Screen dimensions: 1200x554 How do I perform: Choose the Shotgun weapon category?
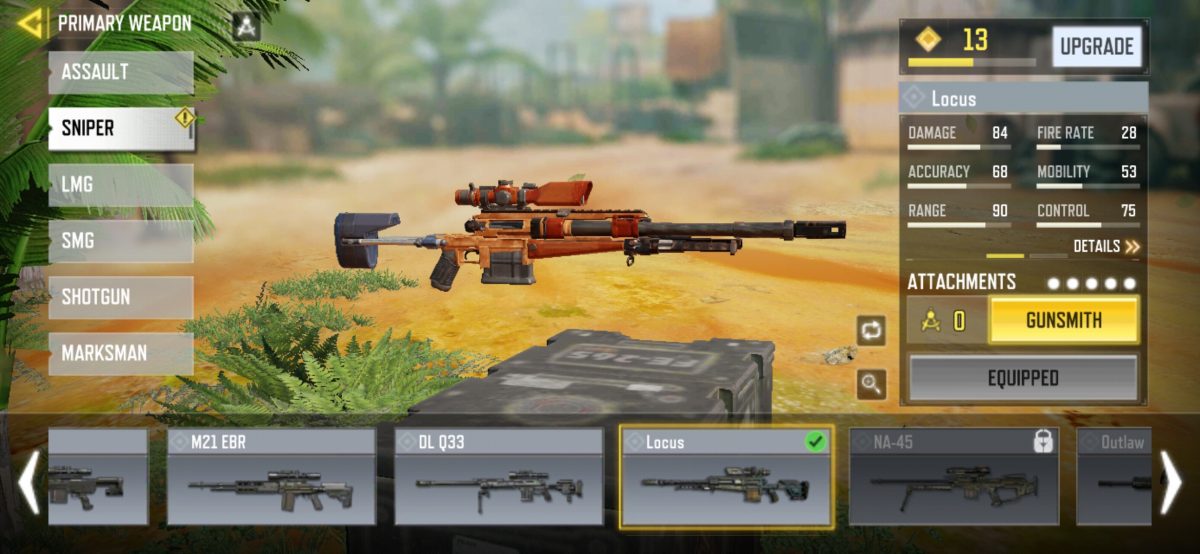(120, 297)
